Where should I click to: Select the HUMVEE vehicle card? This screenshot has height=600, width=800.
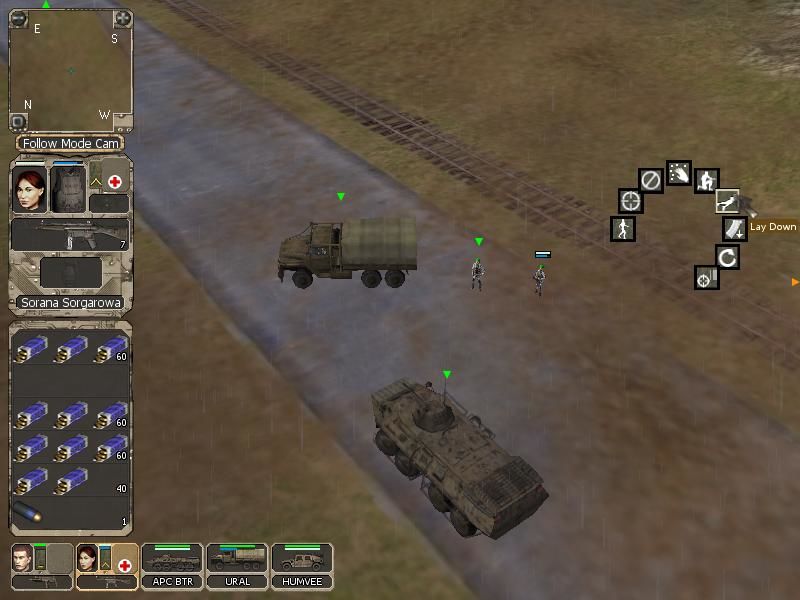302,566
